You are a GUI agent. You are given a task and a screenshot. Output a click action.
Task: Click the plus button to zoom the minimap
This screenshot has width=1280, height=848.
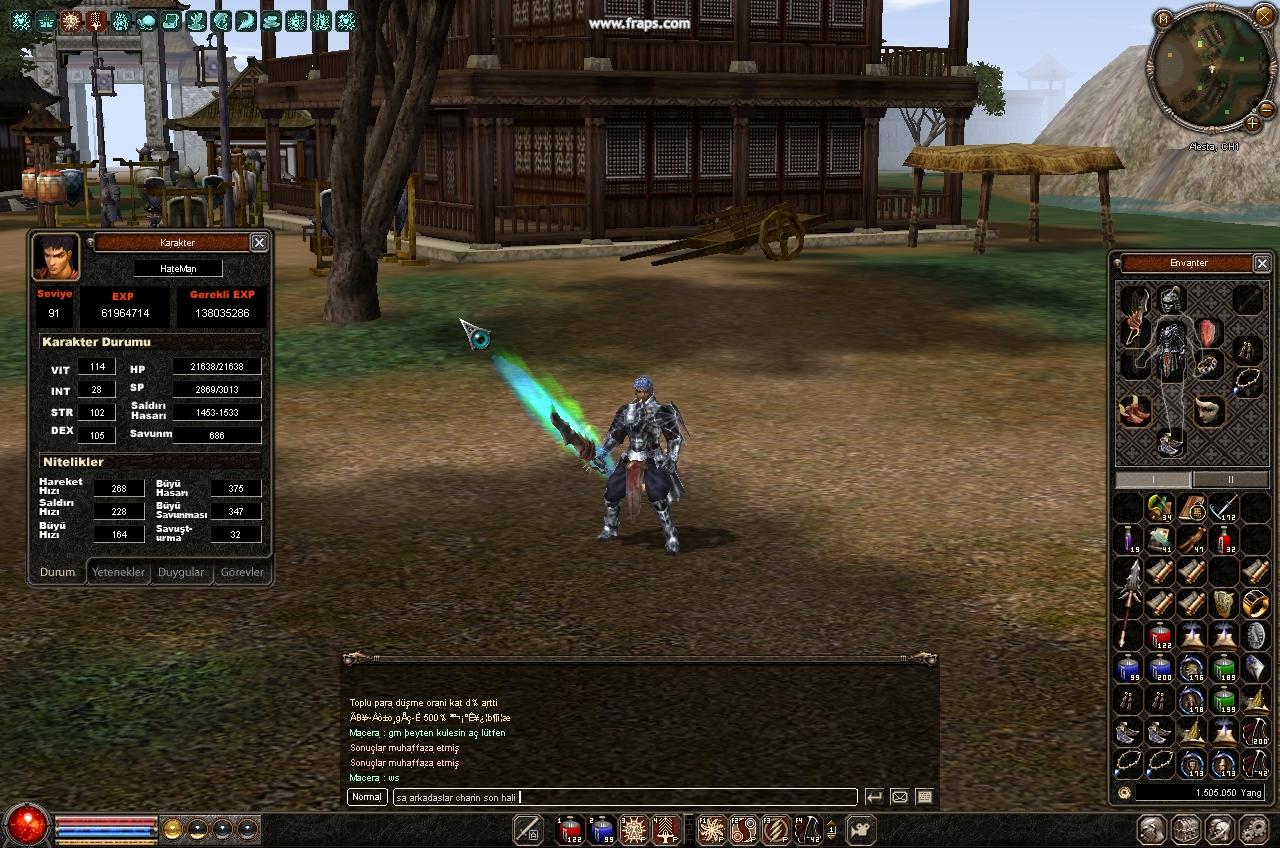click(x=1252, y=123)
